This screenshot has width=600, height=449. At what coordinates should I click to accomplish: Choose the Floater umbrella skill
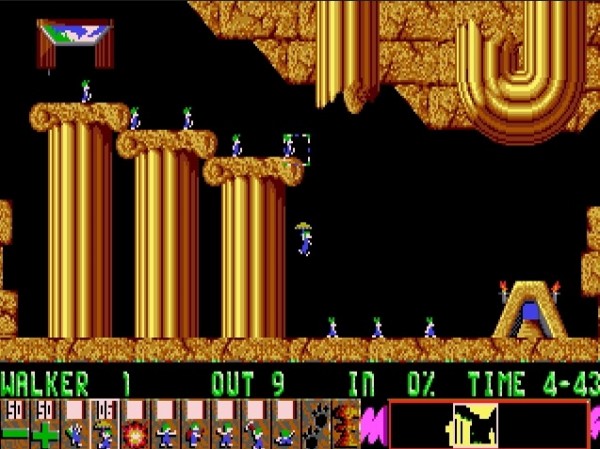104,424
